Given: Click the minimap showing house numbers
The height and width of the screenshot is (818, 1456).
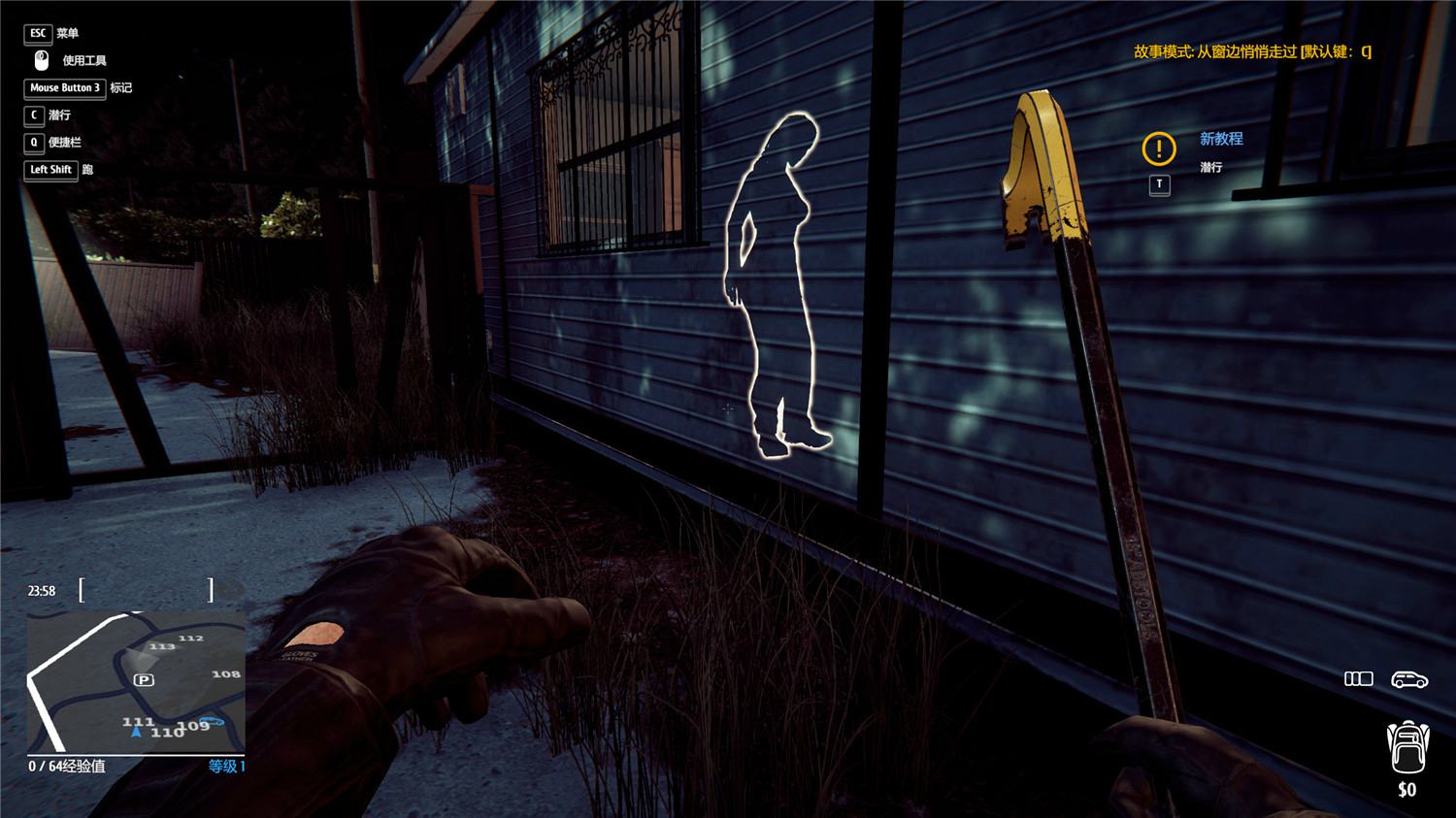Looking at the screenshot, I should click(x=136, y=681).
